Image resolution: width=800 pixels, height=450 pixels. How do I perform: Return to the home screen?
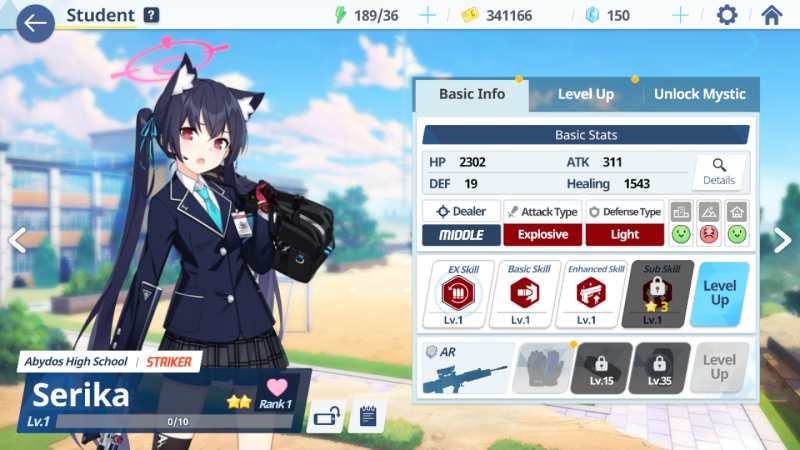tap(771, 15)
